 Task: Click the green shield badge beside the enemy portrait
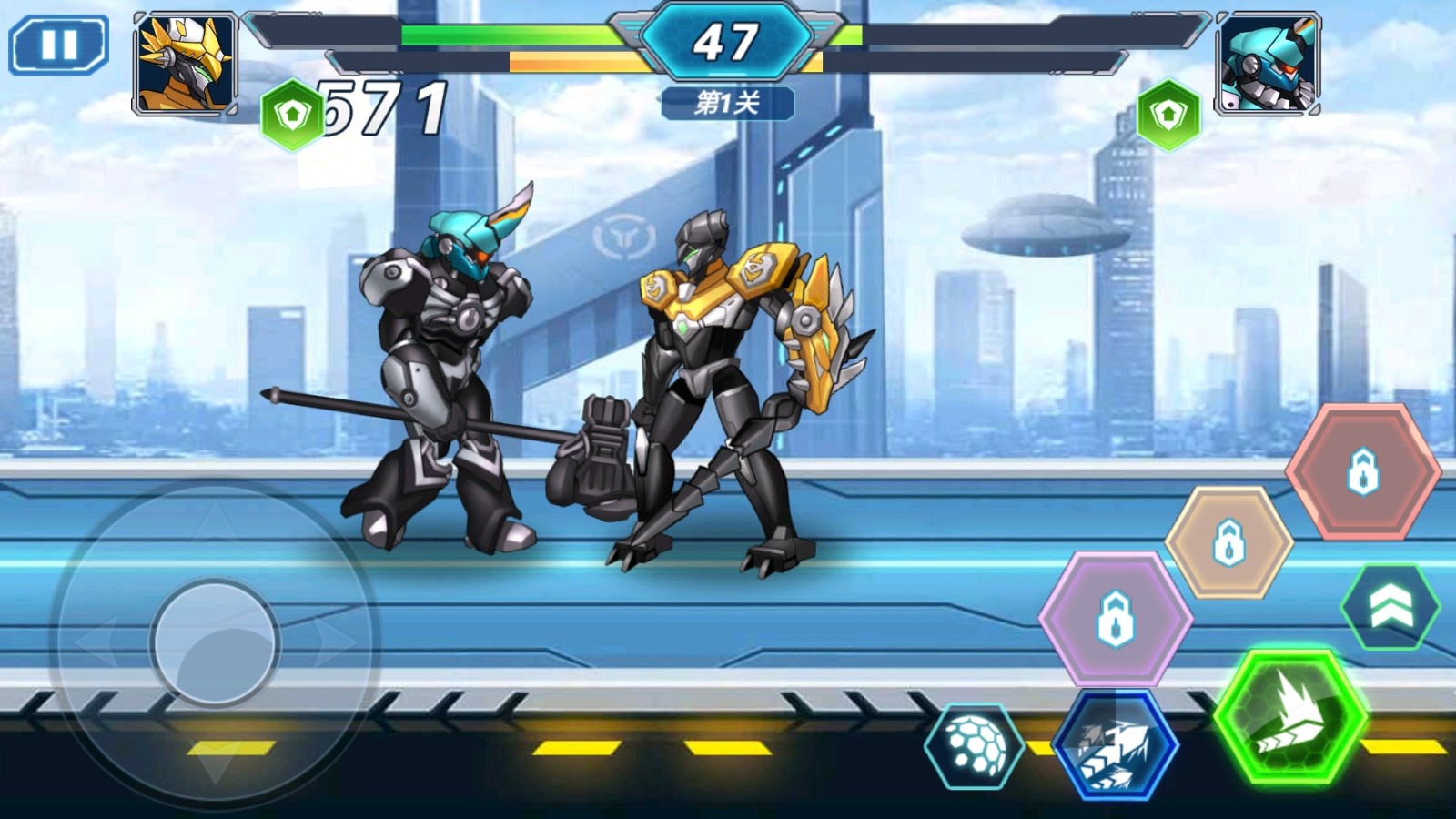(x=1168, y=116)
